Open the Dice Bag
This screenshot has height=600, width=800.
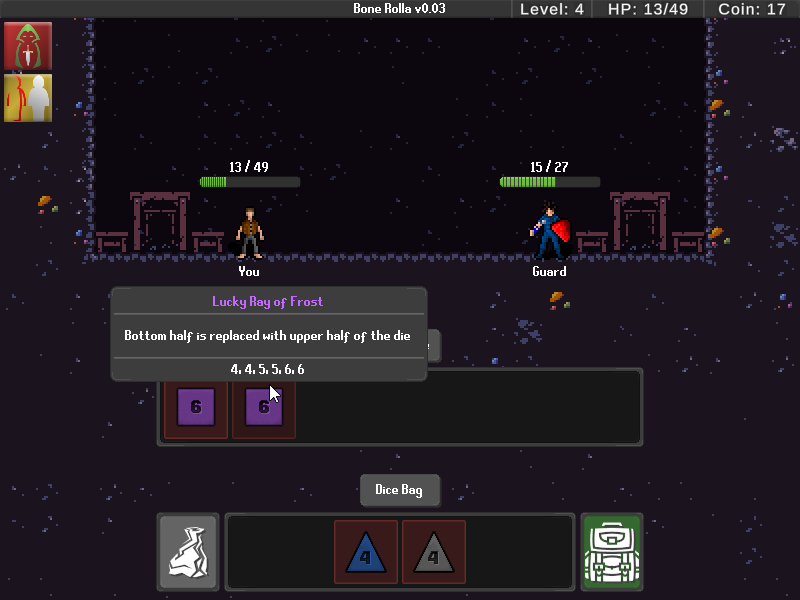399,490
